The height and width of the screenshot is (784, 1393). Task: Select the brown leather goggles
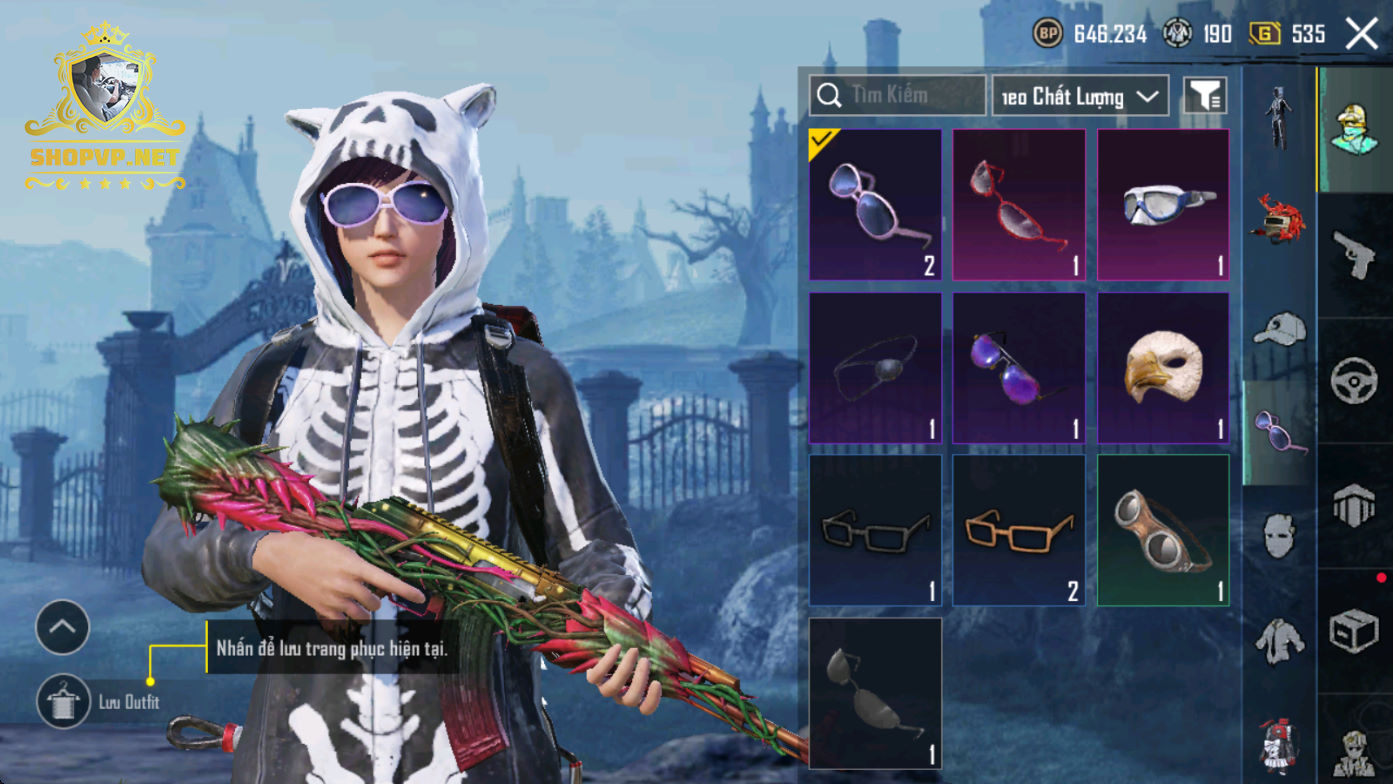tap(1163, 530)
